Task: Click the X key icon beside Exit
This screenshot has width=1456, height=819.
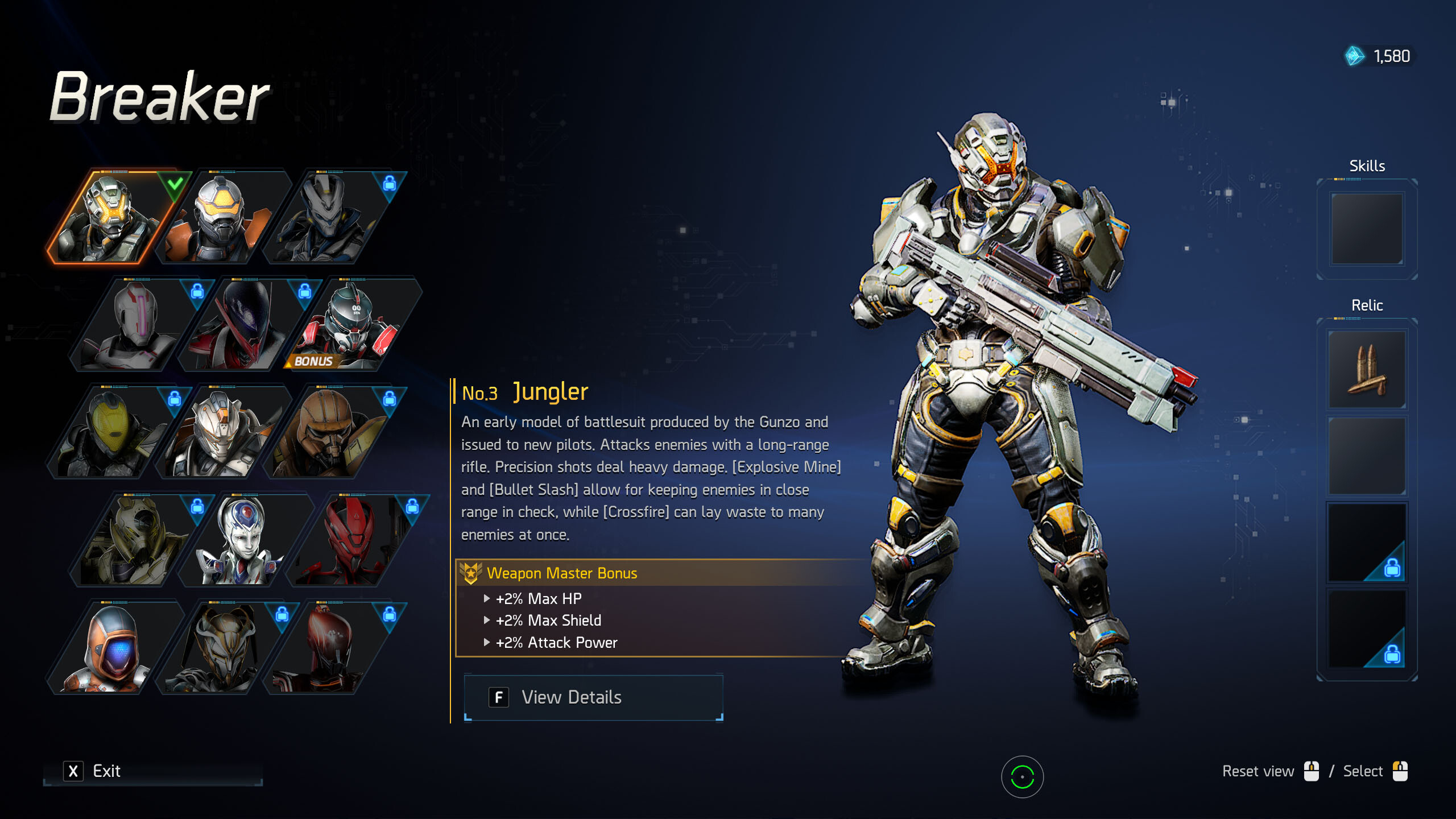Action: pos(72,771)
